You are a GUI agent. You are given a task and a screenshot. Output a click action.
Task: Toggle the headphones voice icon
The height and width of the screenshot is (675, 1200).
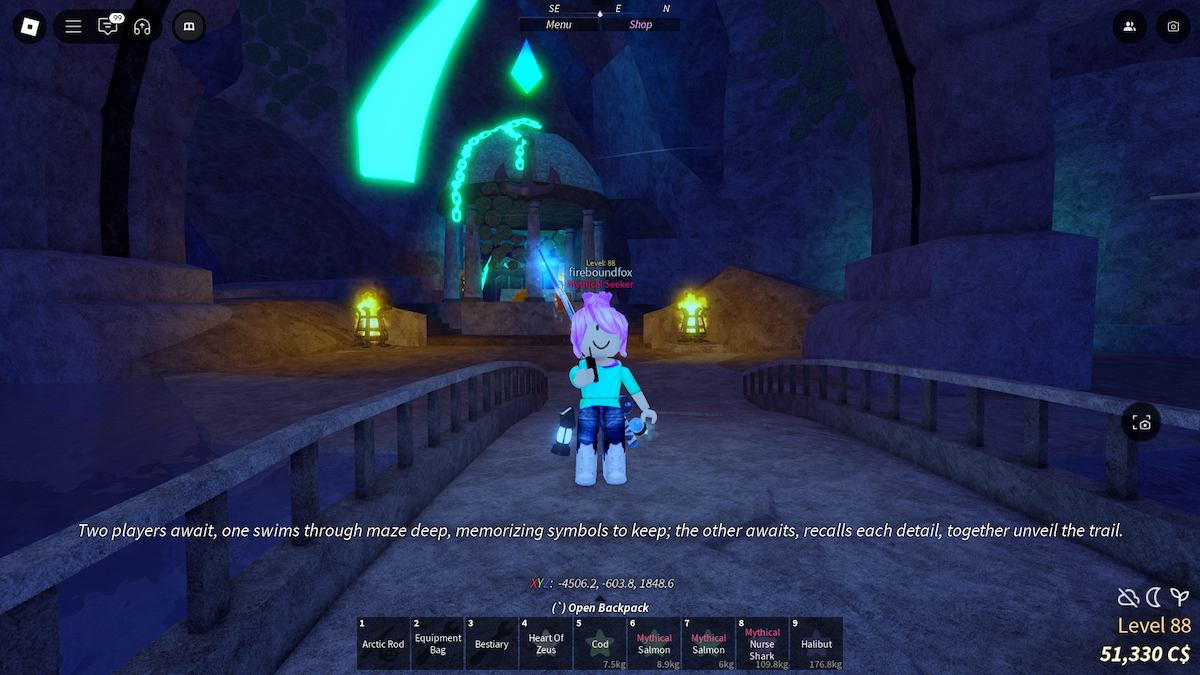pos(142,27)
